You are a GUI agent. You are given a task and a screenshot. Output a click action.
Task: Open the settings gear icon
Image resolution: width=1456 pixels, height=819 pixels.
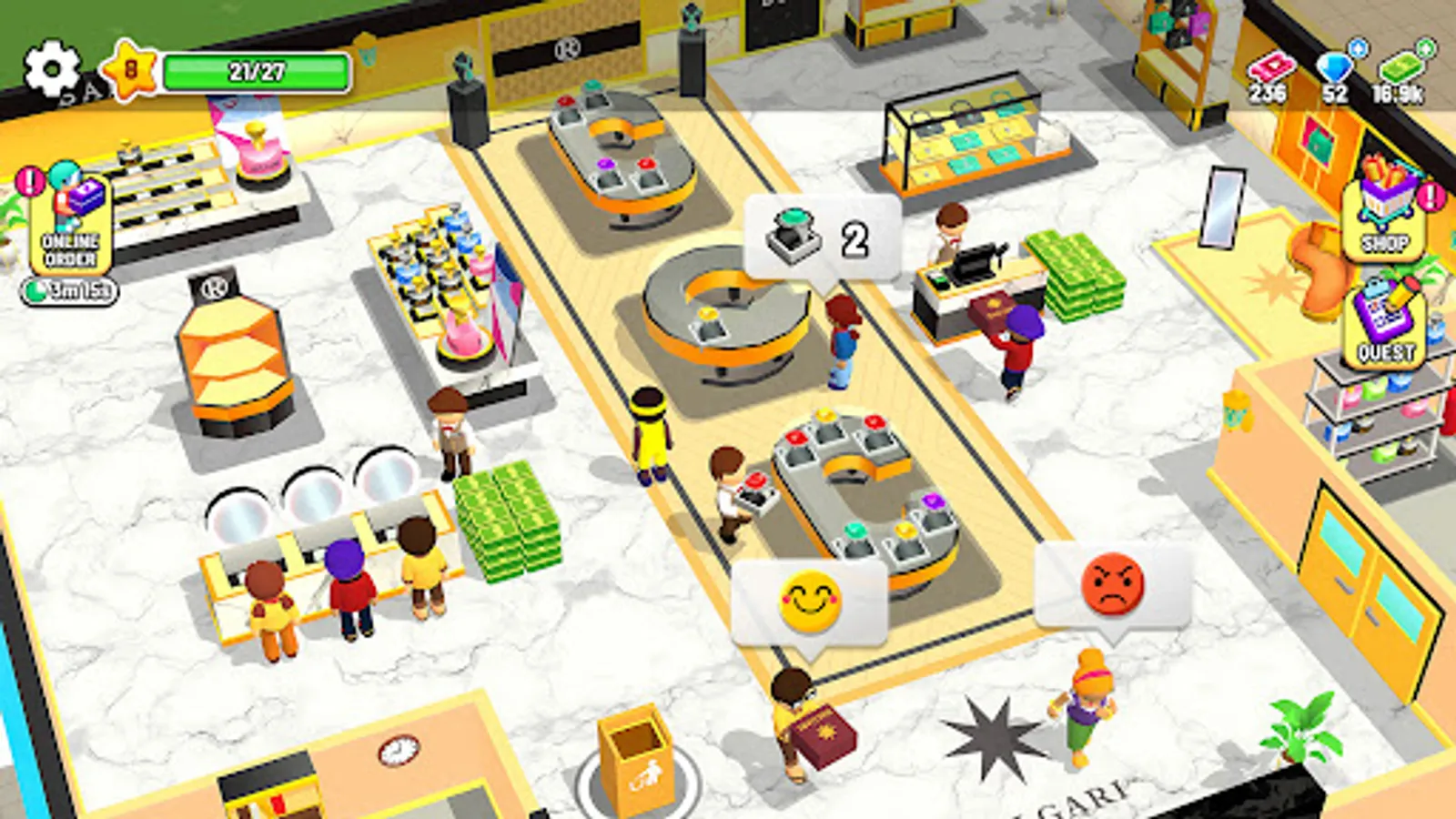coord(50,66)
